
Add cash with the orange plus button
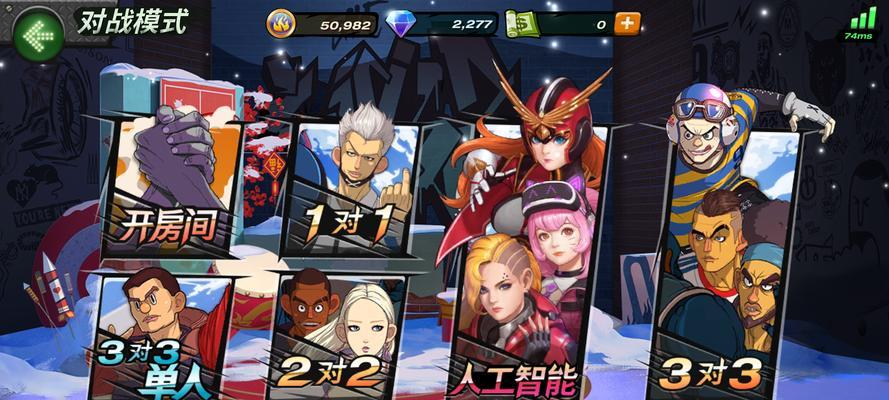627,23
